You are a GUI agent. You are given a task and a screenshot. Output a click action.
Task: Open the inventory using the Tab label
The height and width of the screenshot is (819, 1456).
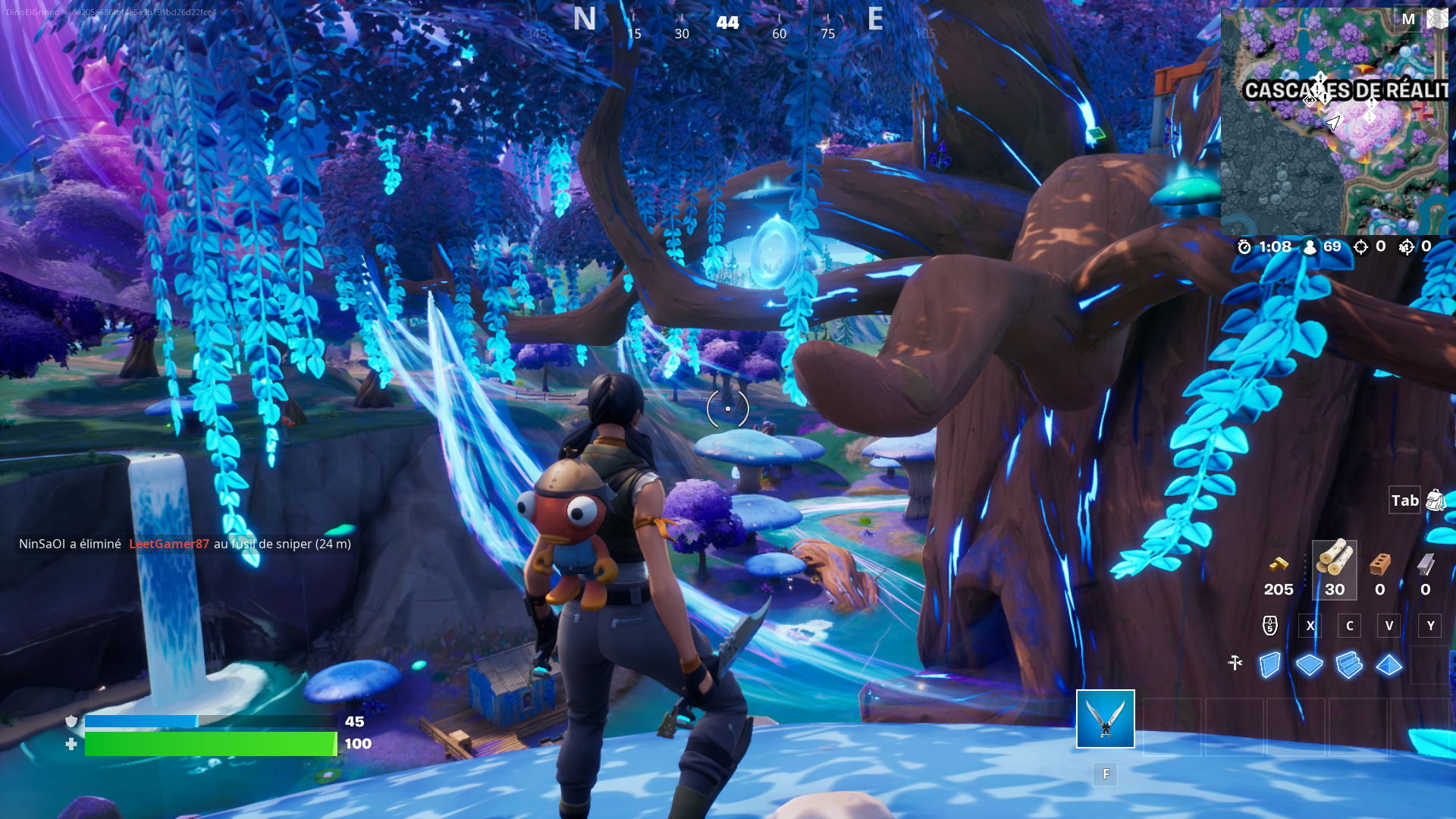[x=1404, y=500]
